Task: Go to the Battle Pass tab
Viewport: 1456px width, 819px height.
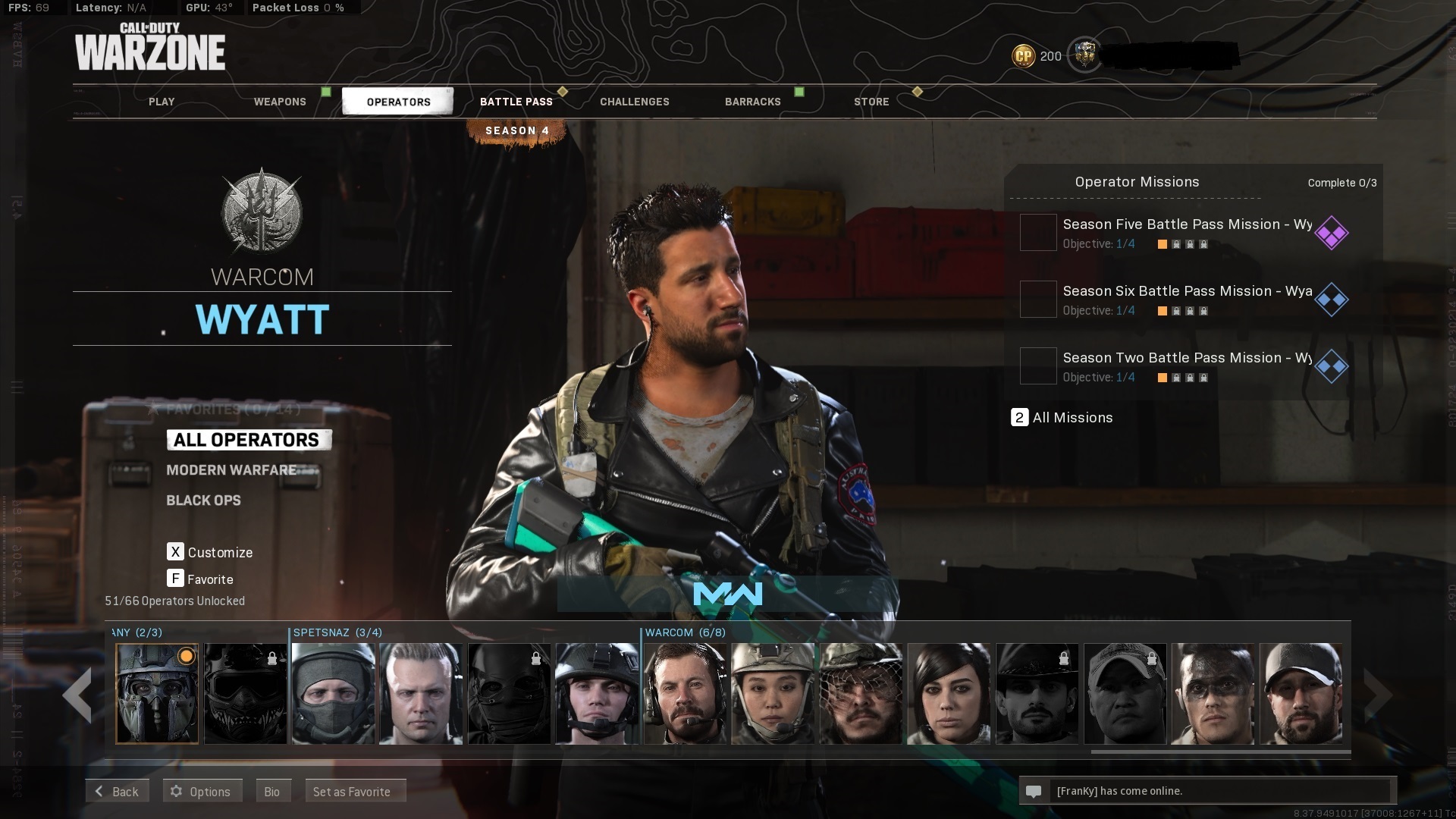Action: 516,102
